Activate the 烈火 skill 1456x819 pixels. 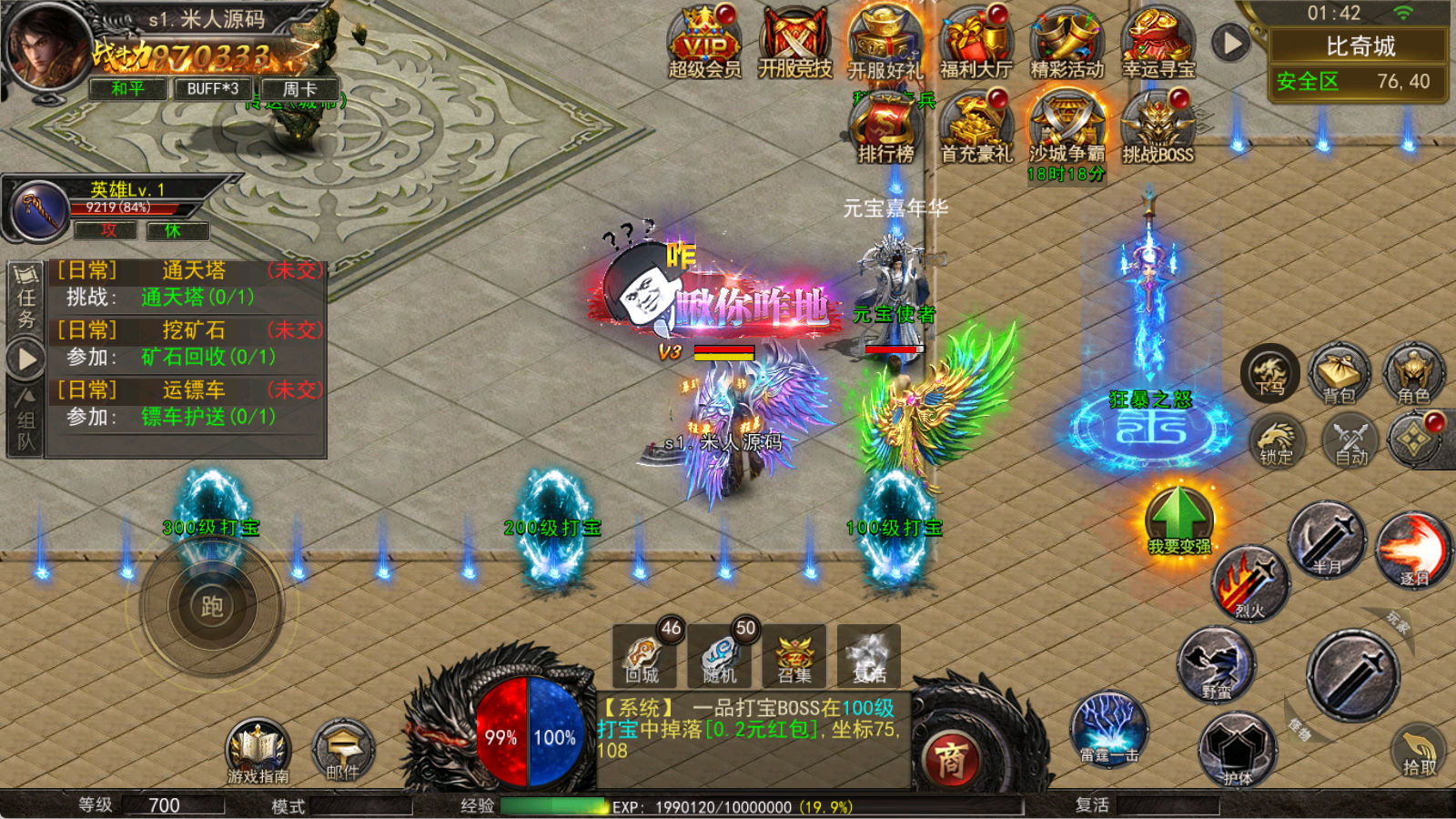pos(1250,582)
